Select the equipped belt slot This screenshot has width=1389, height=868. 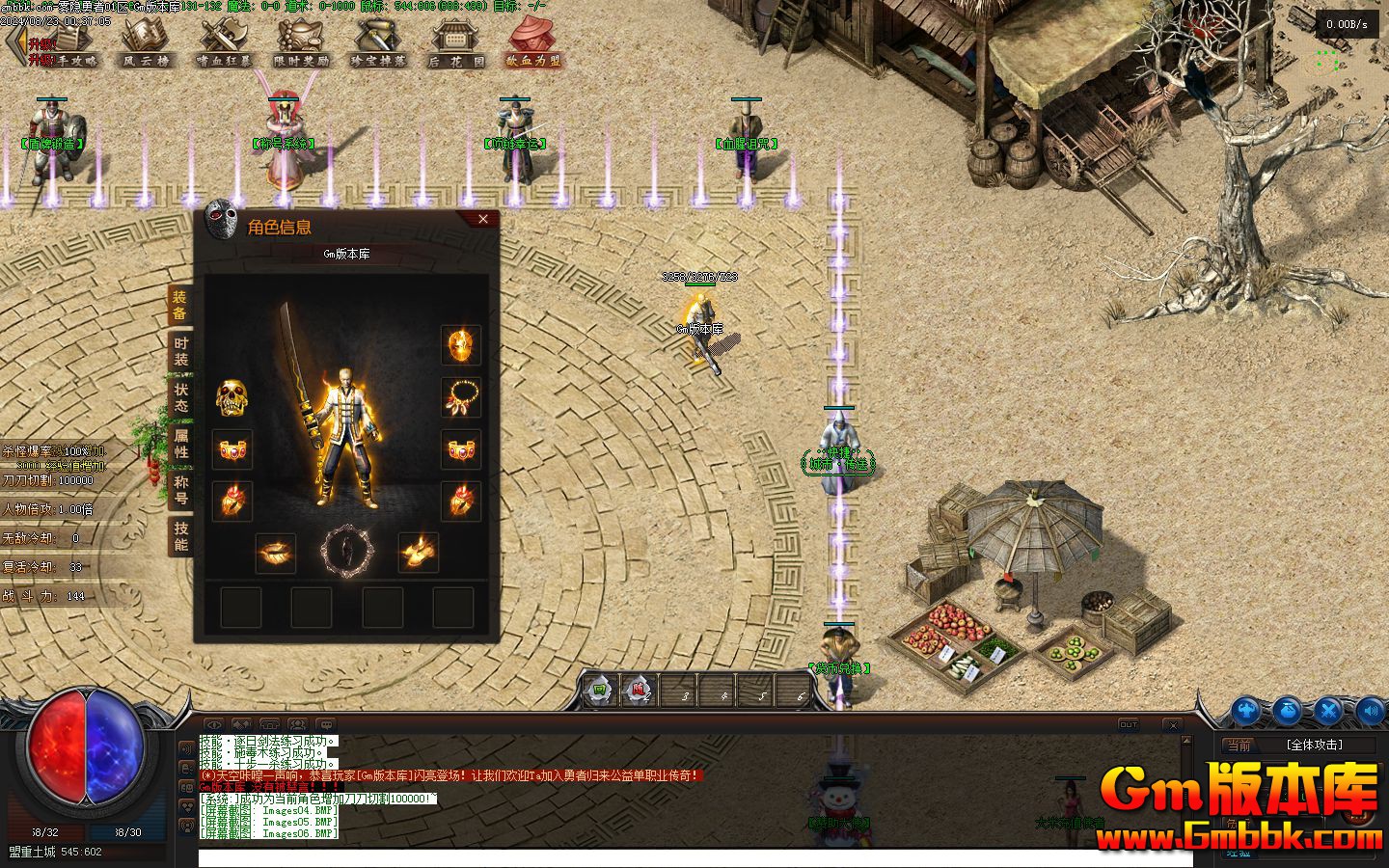pyautogui.click(x=276, y=552)
